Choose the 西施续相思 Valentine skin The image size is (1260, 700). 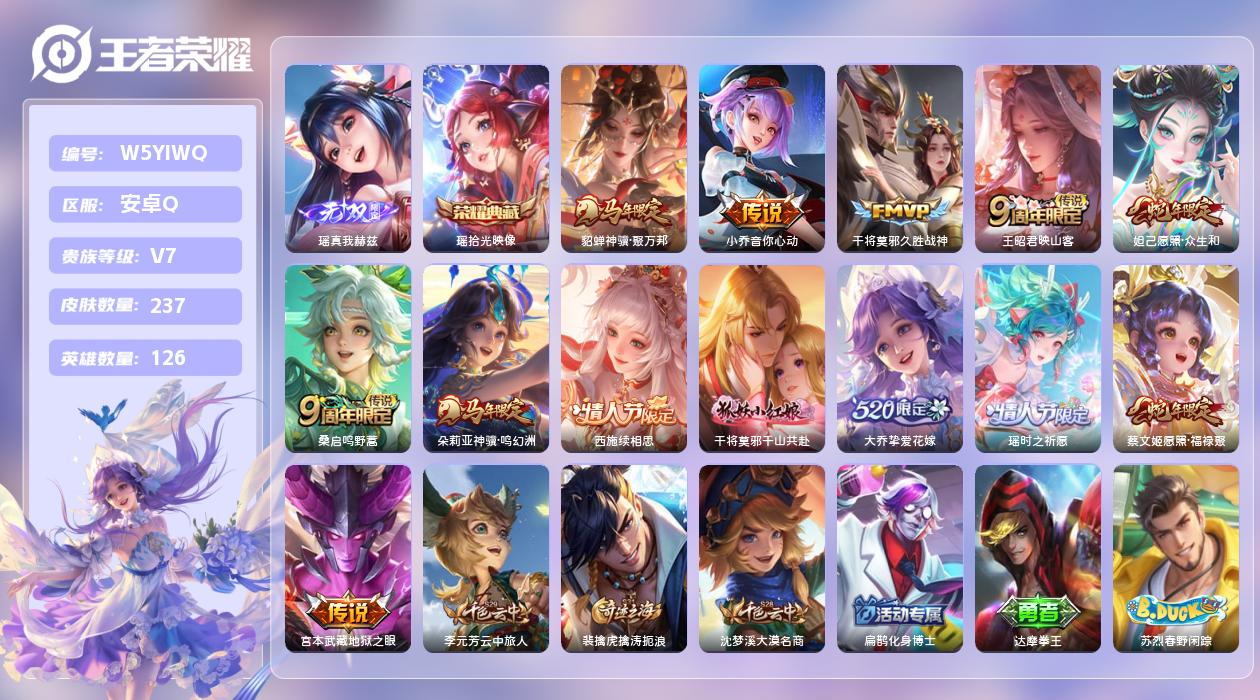(624, 358)
